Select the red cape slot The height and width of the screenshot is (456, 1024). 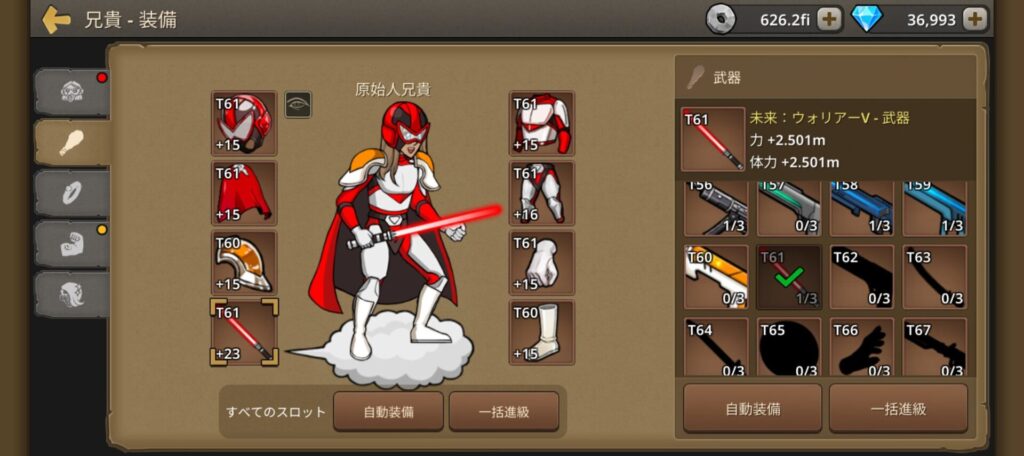(244, 193)
